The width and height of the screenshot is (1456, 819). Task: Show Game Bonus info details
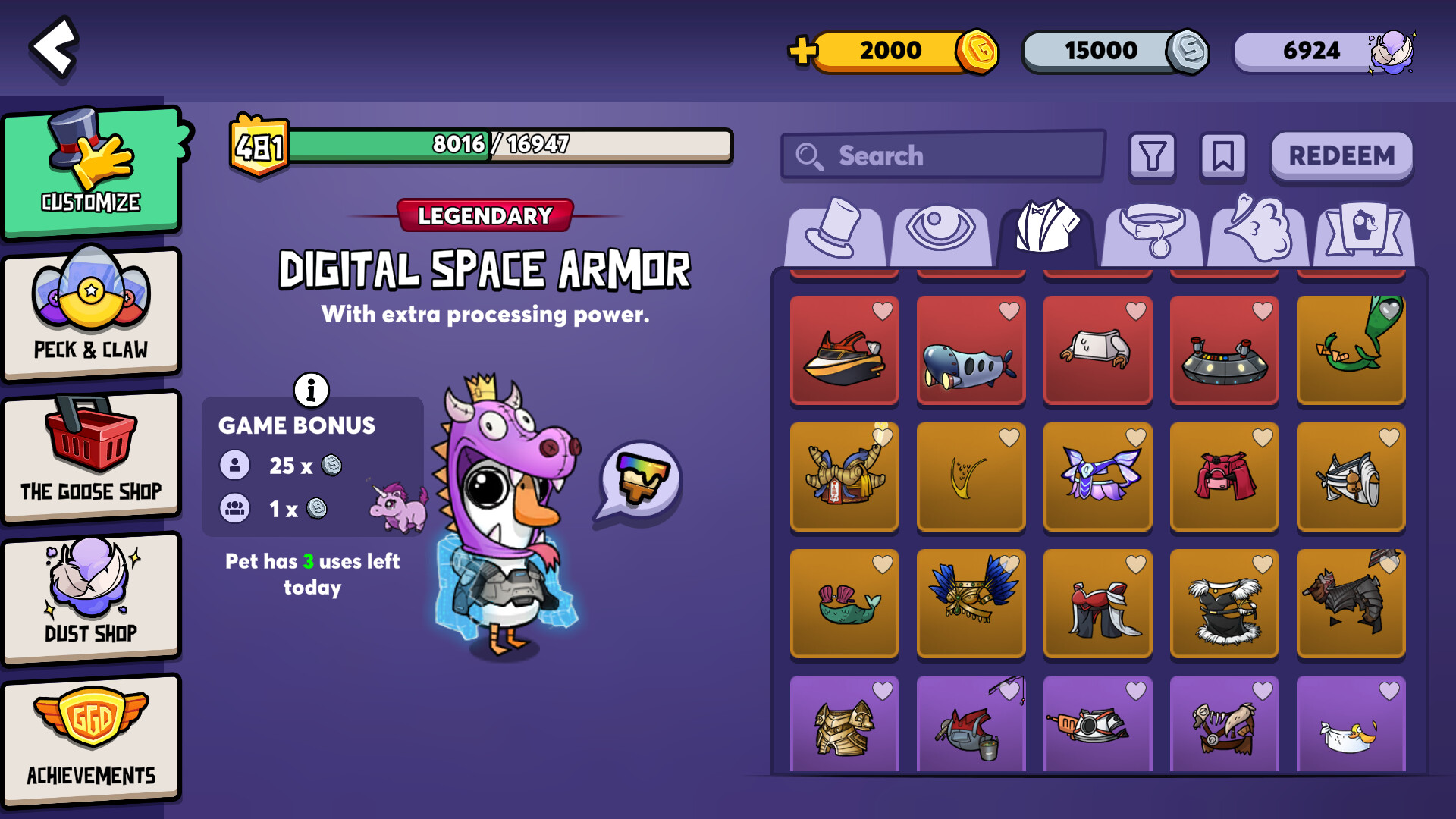click(311, 391)
